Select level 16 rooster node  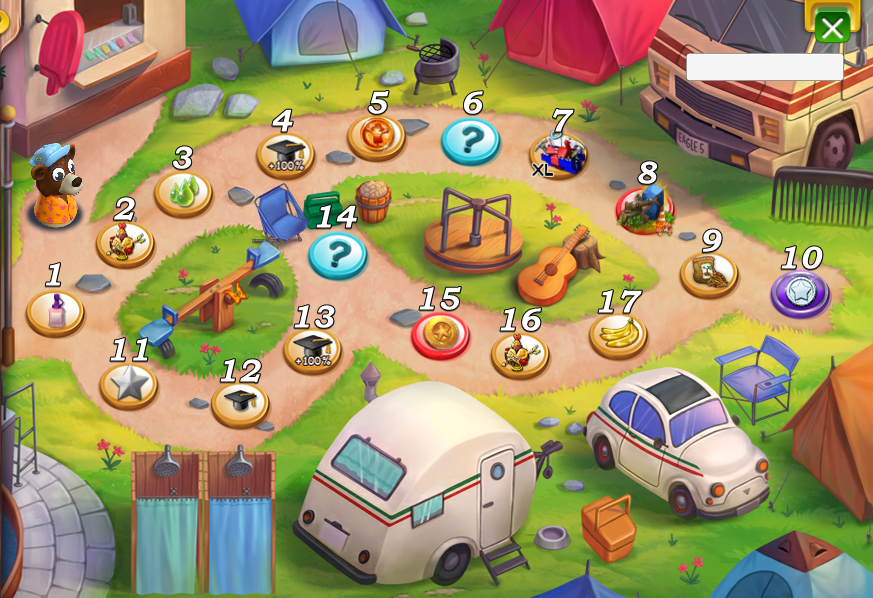pos(520,354)
